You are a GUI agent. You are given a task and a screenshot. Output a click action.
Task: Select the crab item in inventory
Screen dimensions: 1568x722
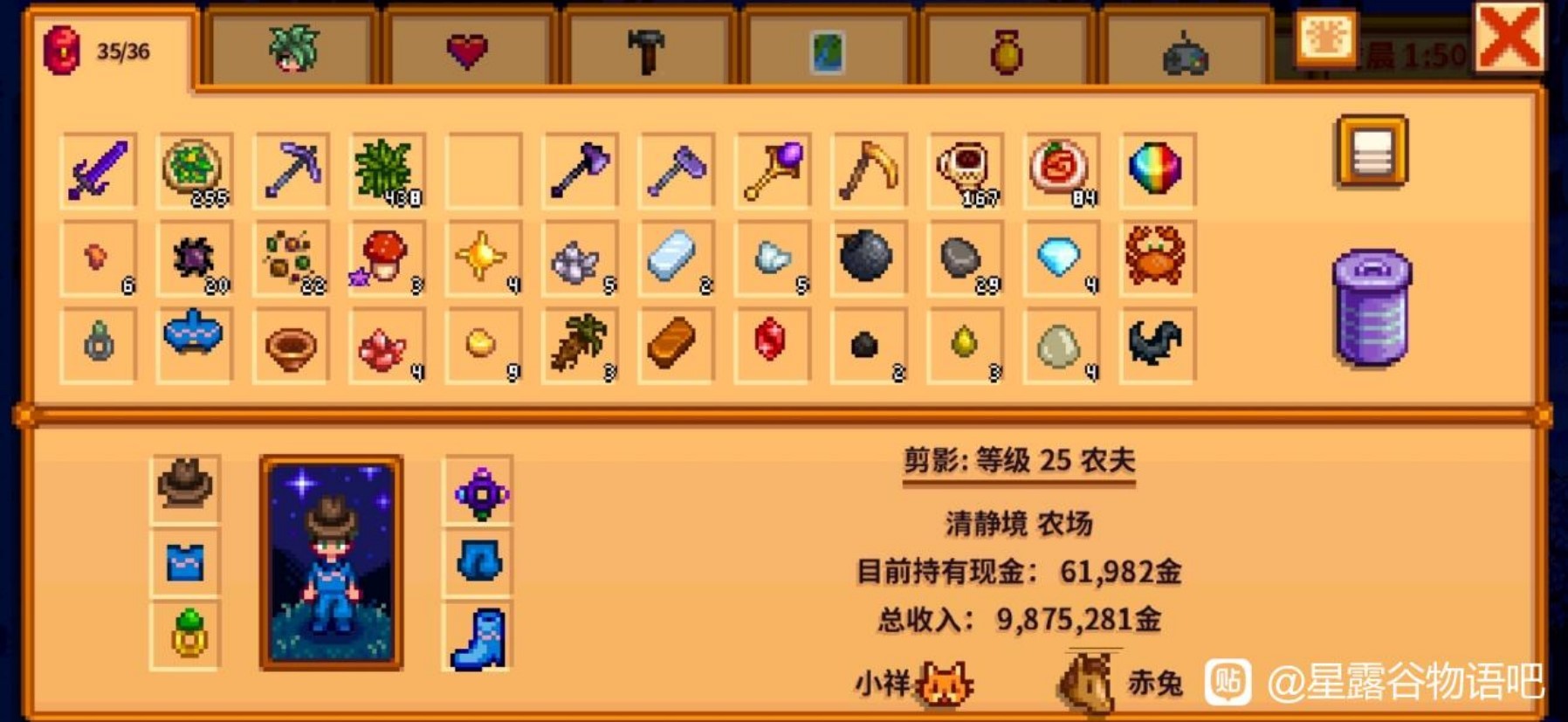(1159, 256)
